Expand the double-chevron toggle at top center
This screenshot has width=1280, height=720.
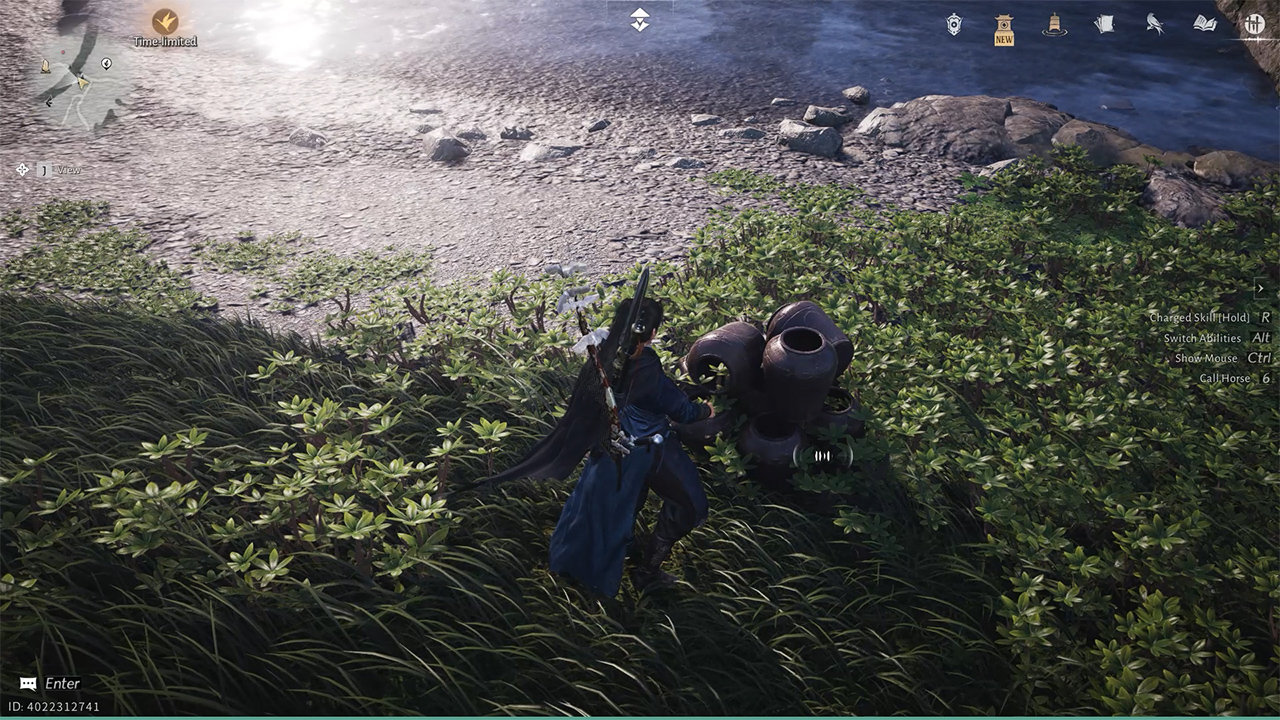tap(640, 20)
